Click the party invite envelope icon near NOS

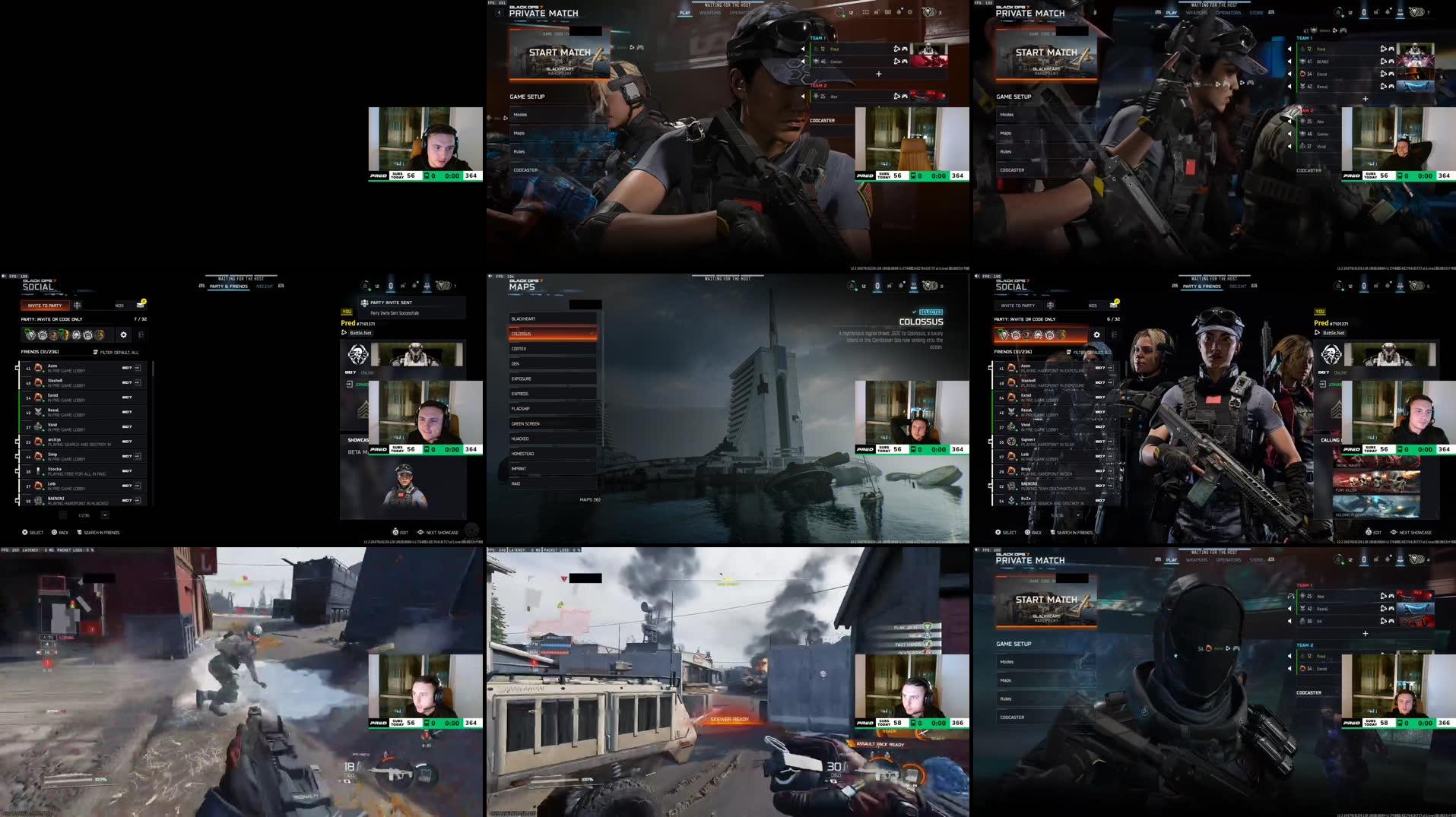coord(139,306)
